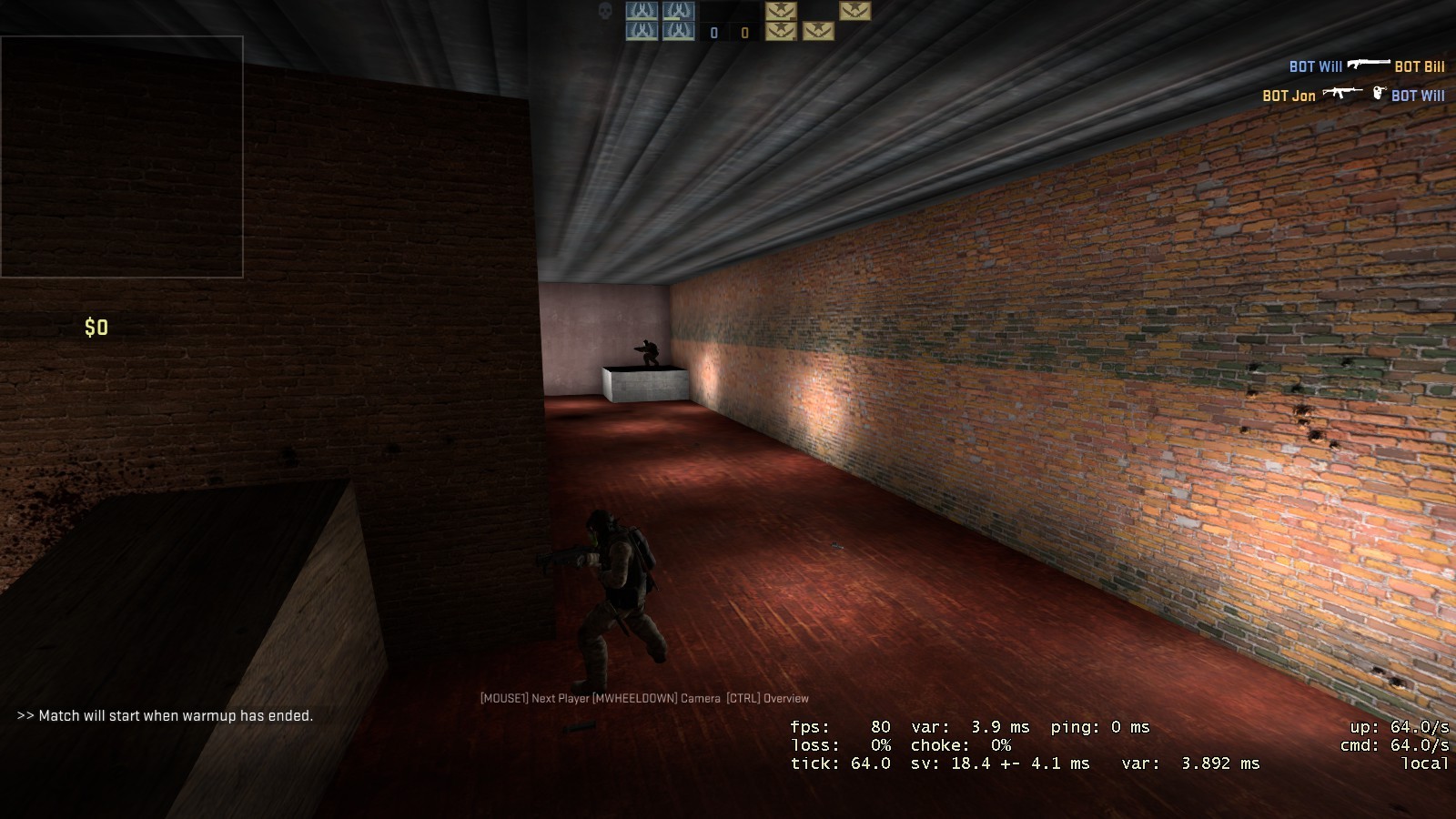Click the headshot icon beside BOT Will

click(x=1379, y=94)
